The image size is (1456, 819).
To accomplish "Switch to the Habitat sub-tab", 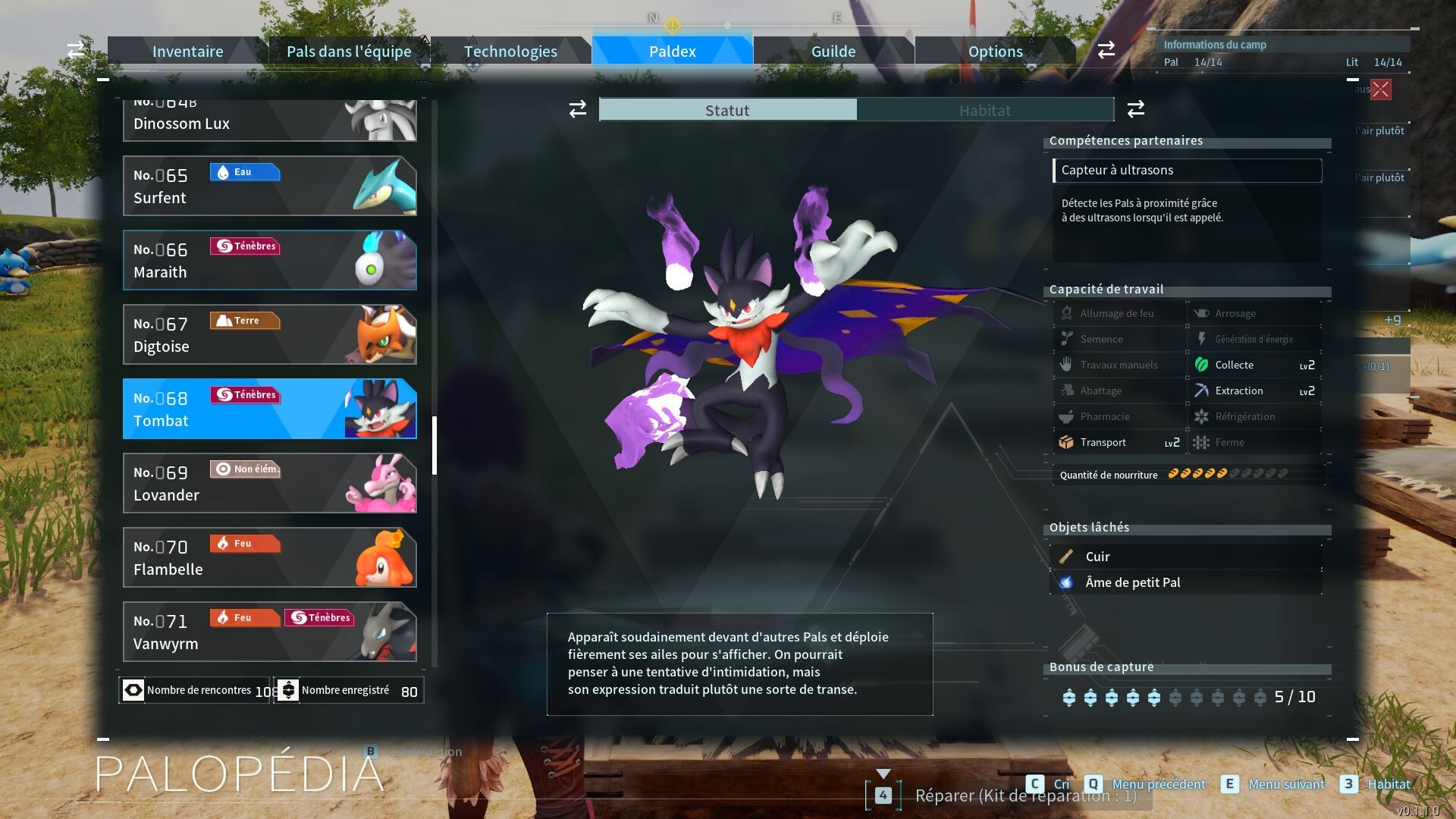I will point(984,110).
